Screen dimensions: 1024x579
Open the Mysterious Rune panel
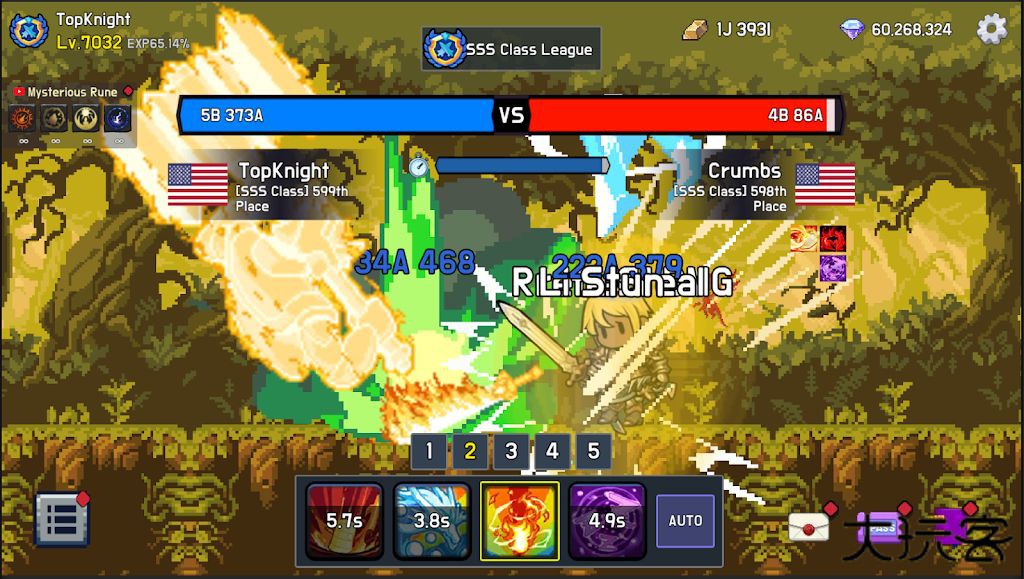click(72, 92)
